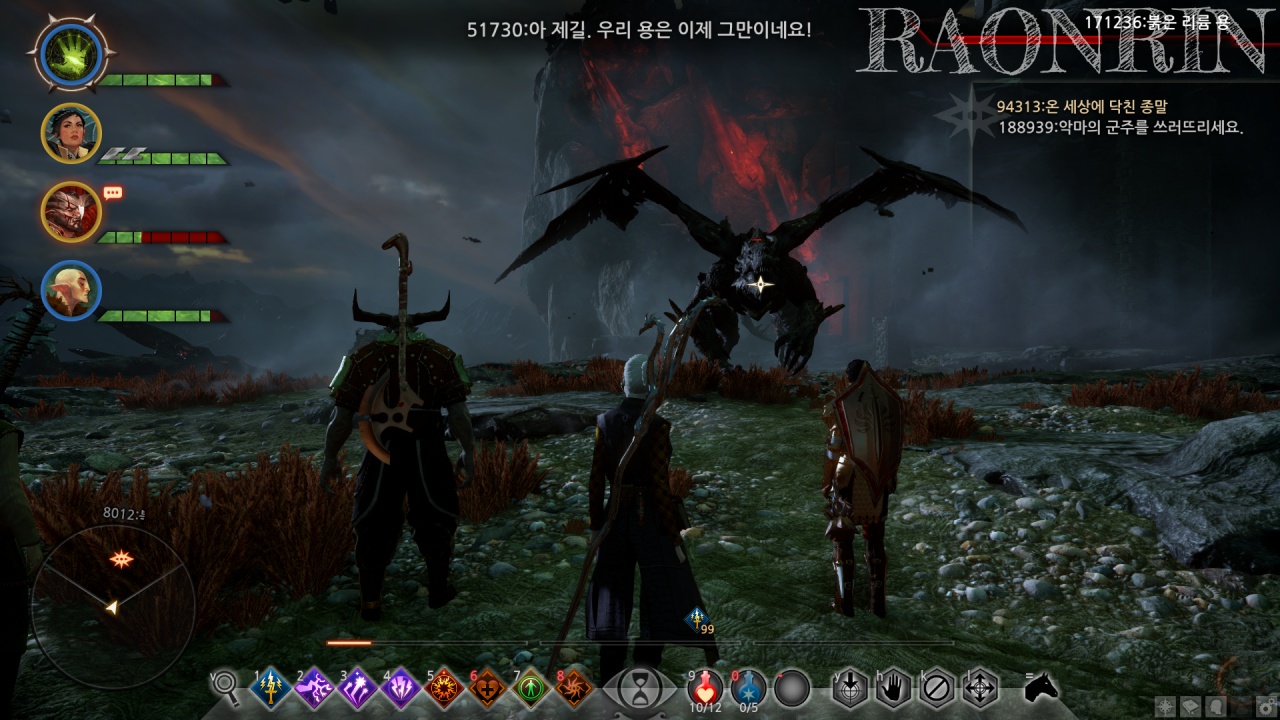Open the journal book icon
Screen dimensions: 1280x720
(x=1190, y=706)
